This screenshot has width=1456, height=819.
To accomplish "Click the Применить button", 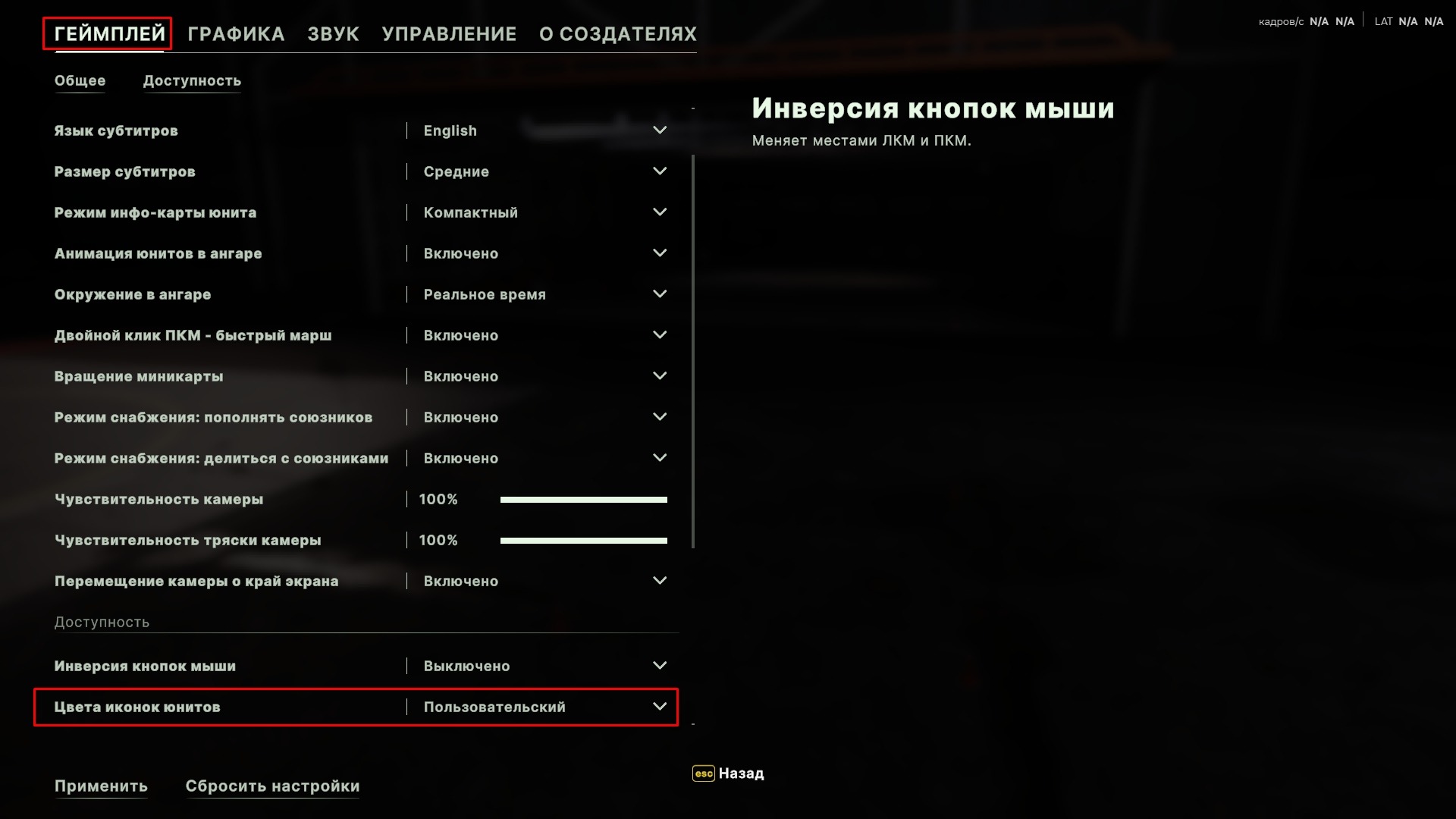I will [101, 786].
